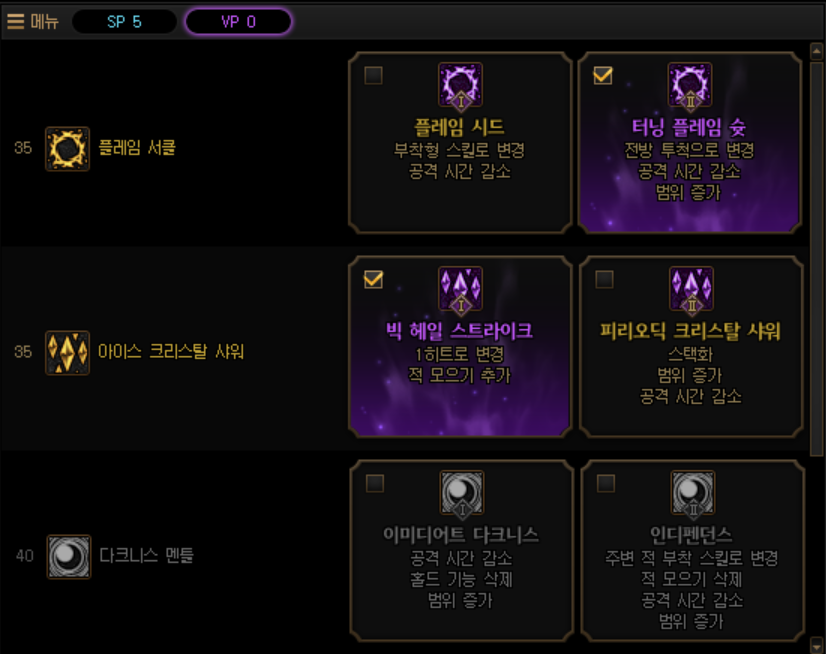Viewport: 826px width, 654px height.
Task: Switch to the VP 0 tab
Action: (238, 22)
